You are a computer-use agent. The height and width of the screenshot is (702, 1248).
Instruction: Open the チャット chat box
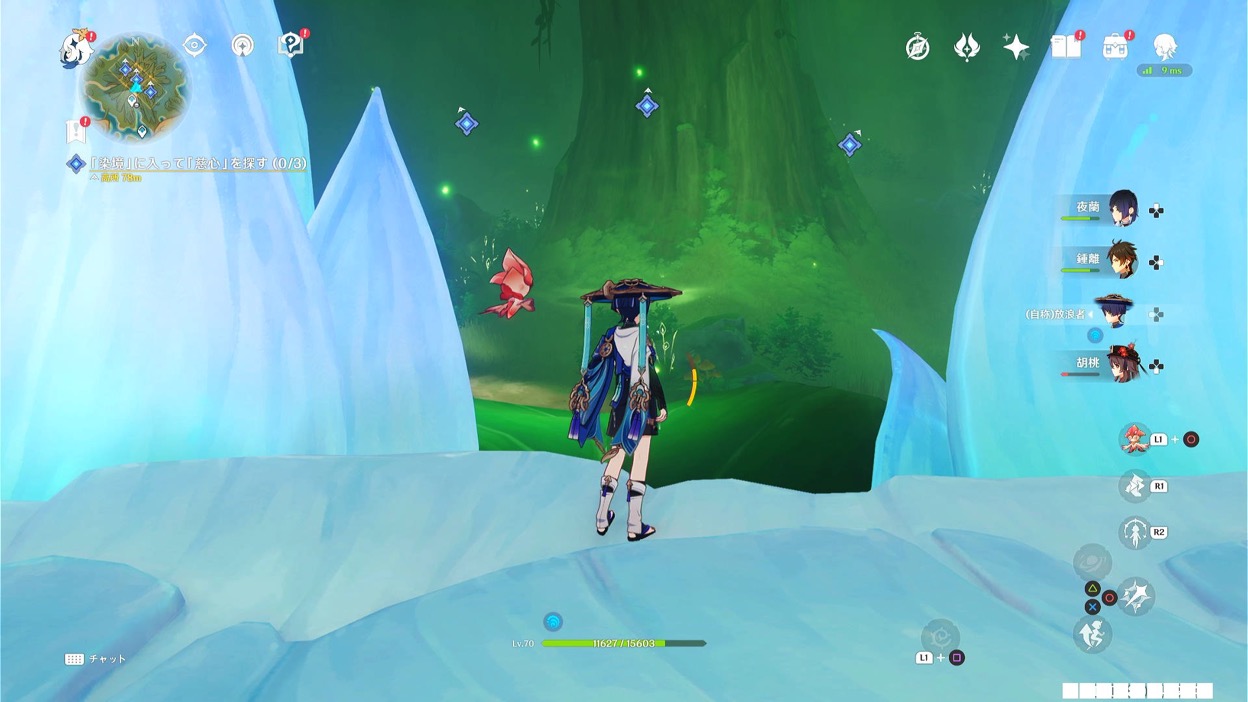pyautogui.click(x=96, y=659)
